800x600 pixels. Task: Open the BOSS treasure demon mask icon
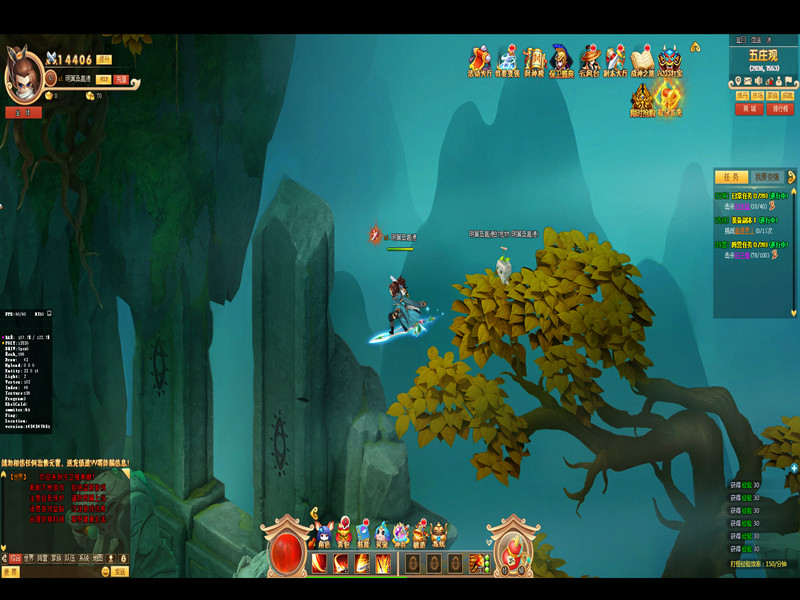coord(670,60)
